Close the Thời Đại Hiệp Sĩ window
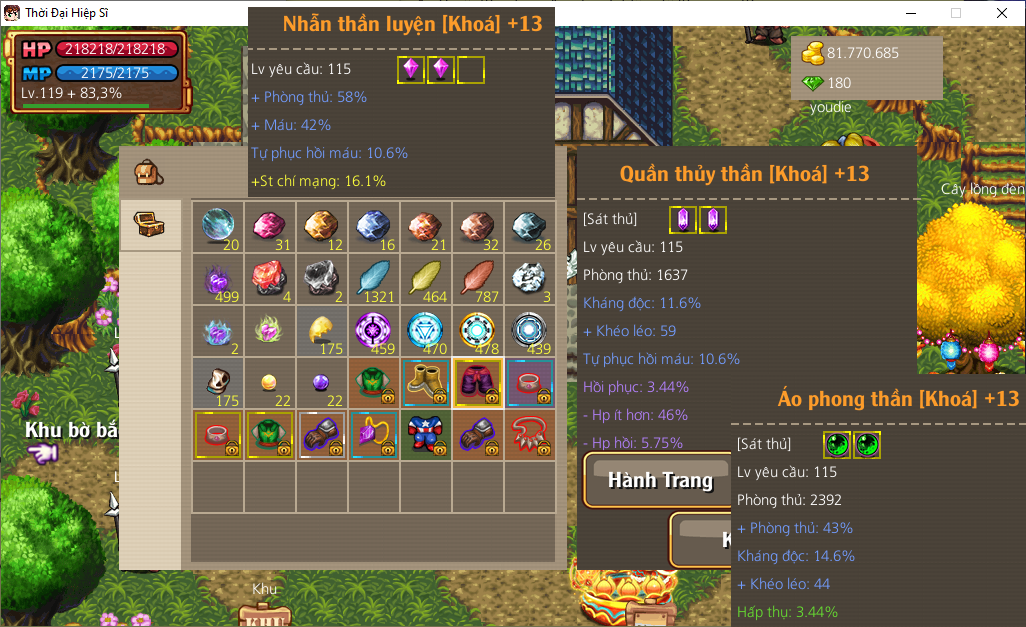 coord(1002,13)
